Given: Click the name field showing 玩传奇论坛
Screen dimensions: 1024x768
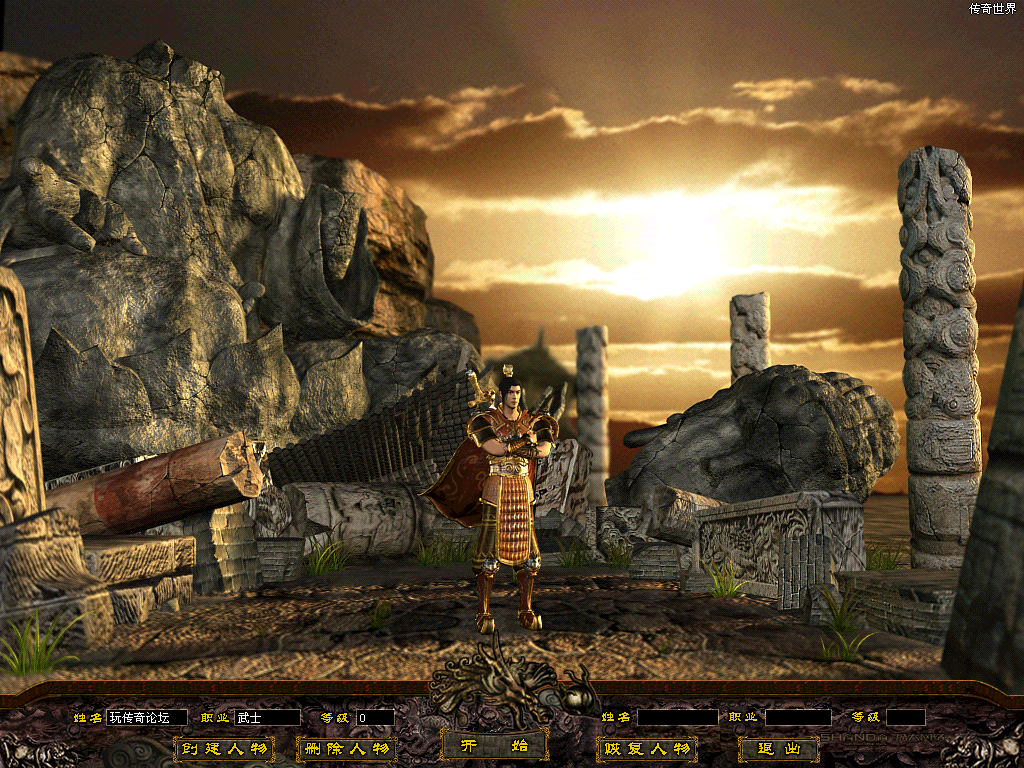Looking at the screenshot, I should coord(146,718).
